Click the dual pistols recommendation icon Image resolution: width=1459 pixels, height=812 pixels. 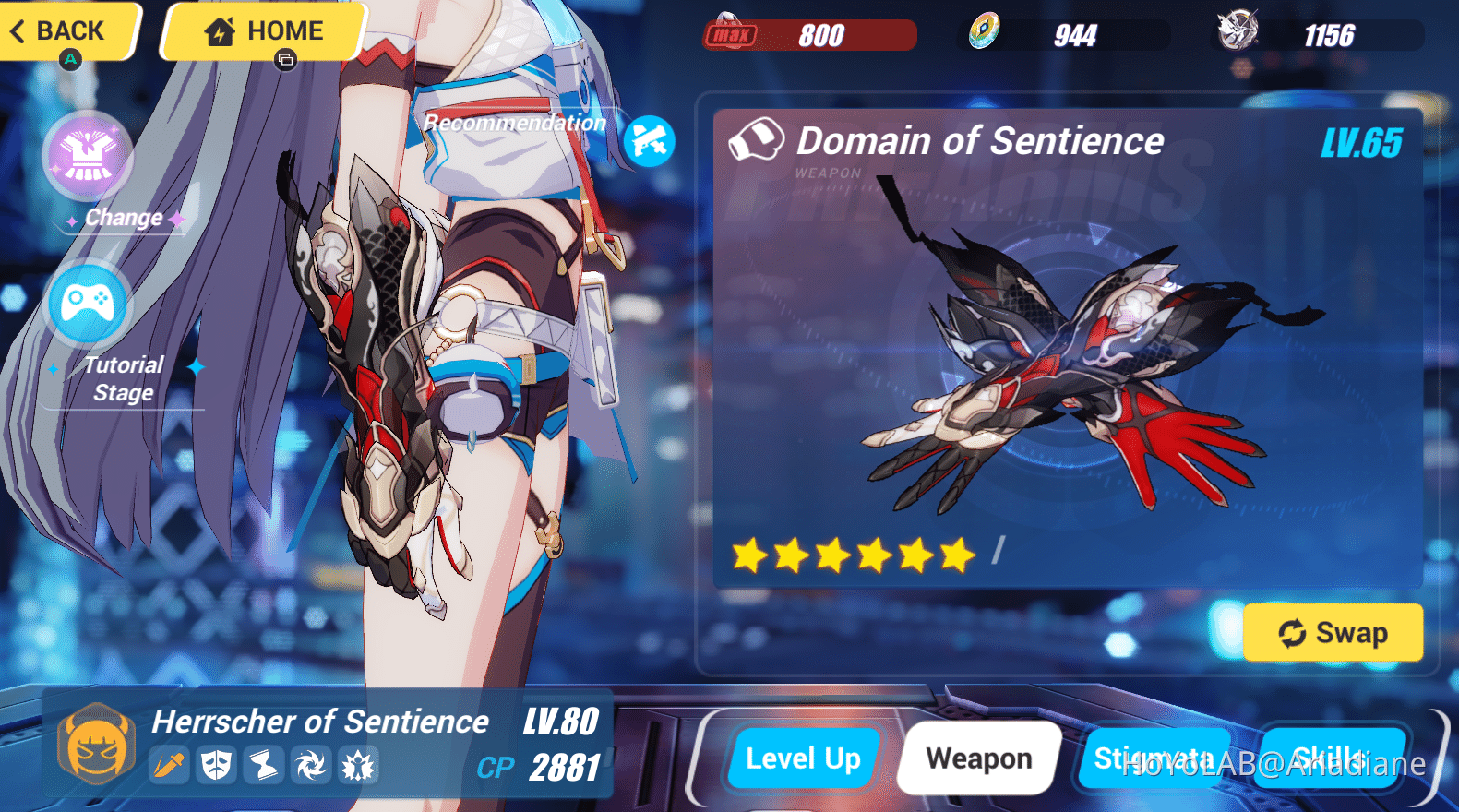[650, 141]
